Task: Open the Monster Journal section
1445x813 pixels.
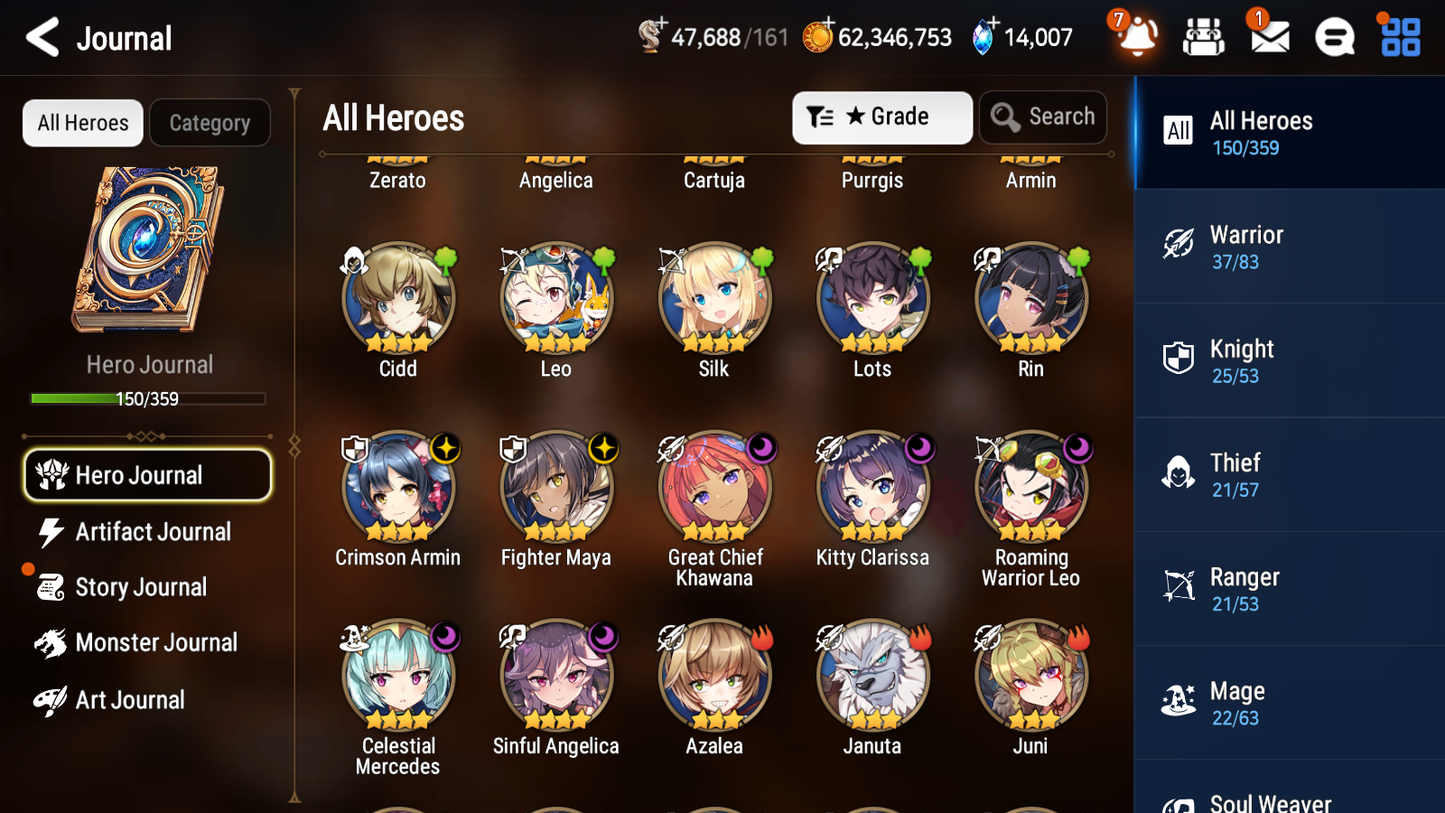Action: [157, 643]
